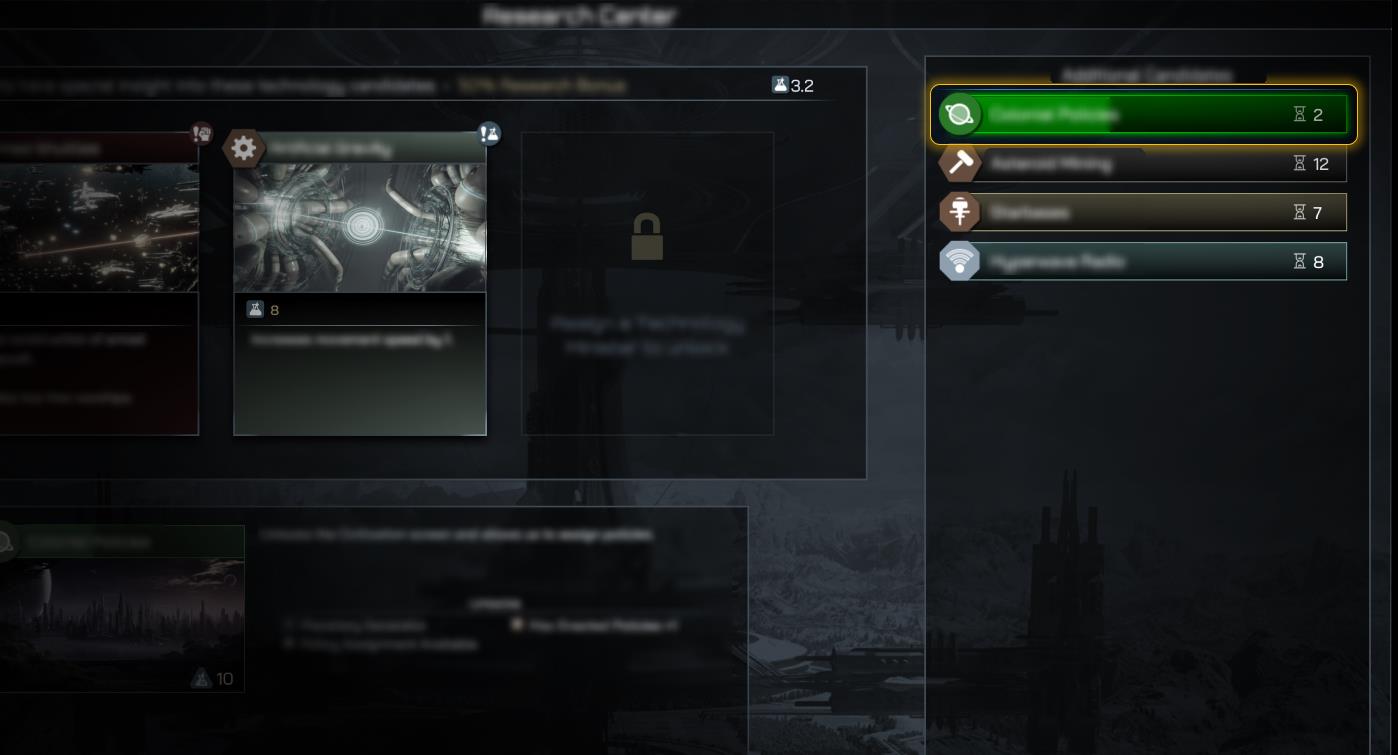This screenshot has width=1398, height=755.
Task: Click the locked technology candidate slot
Action: [647, 284]
